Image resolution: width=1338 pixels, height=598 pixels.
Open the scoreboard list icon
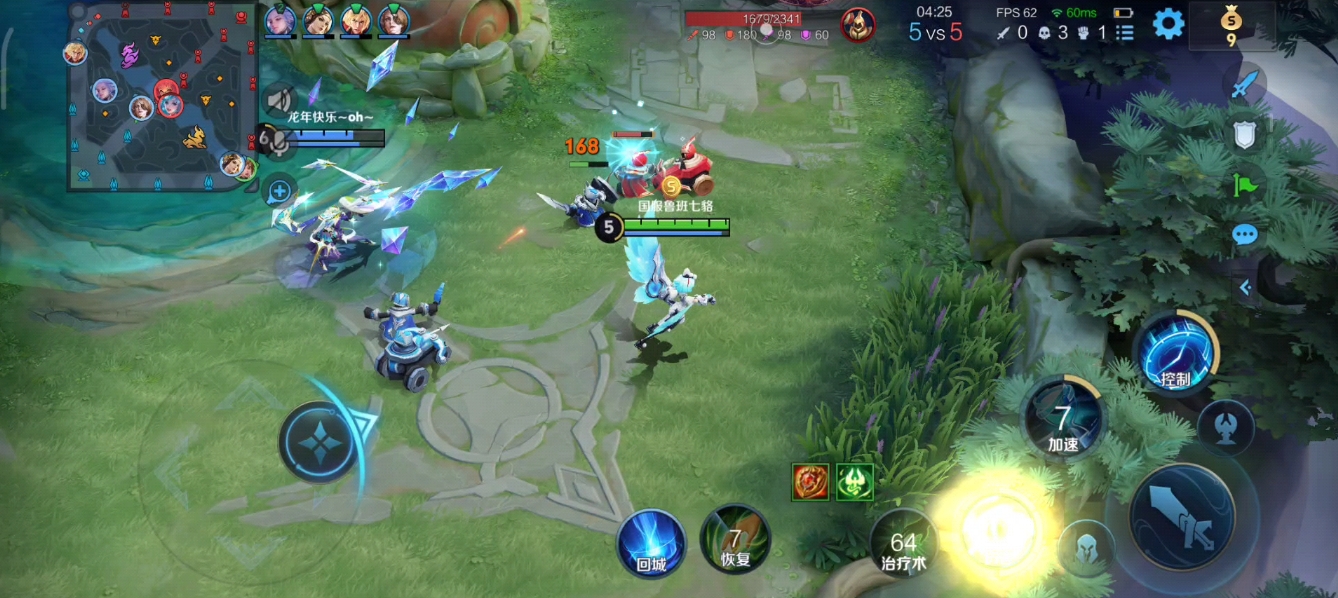tap(1125, 33)
